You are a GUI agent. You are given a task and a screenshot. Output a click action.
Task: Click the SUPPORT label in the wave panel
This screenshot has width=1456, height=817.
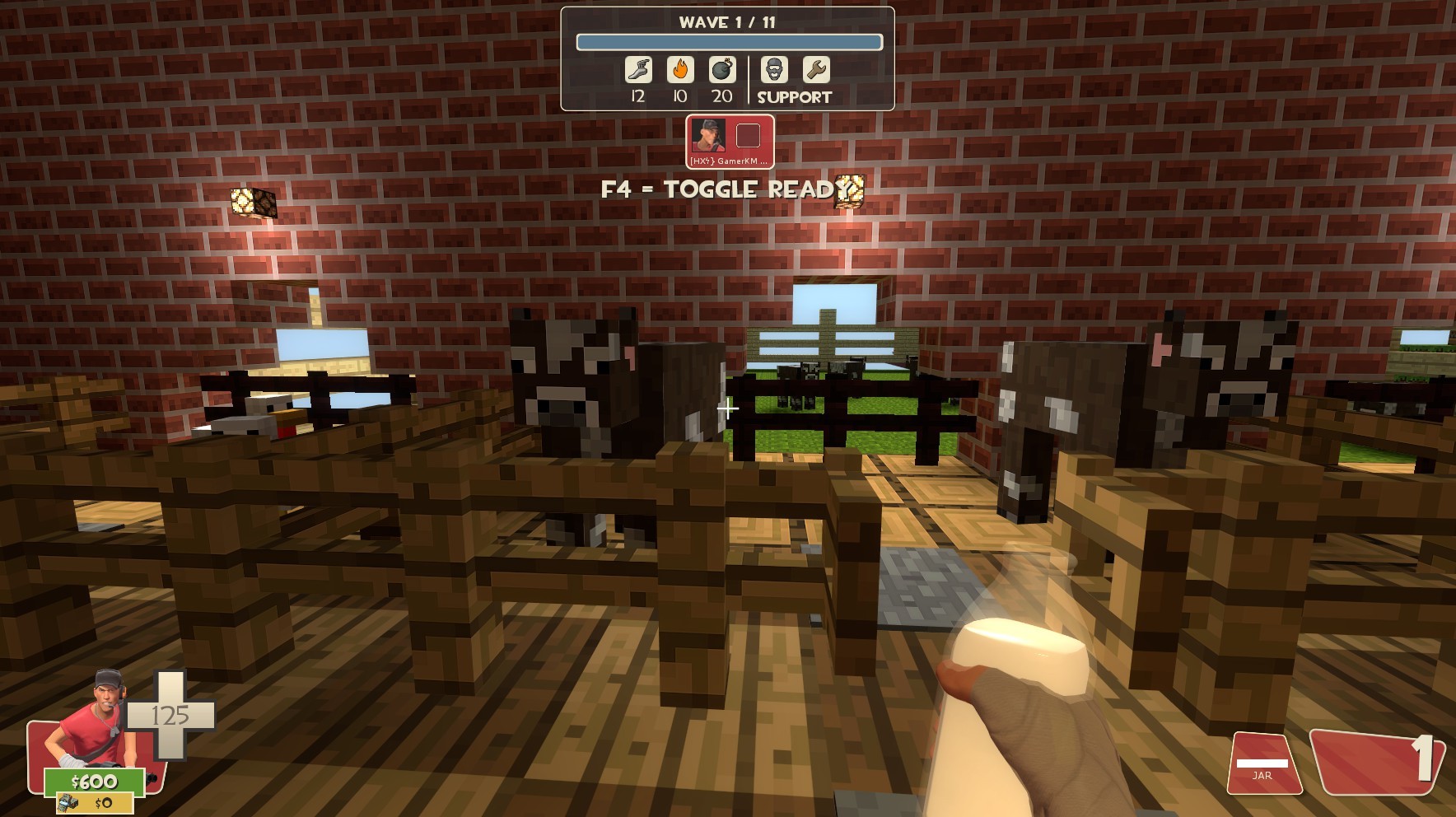tap(792, 96)
